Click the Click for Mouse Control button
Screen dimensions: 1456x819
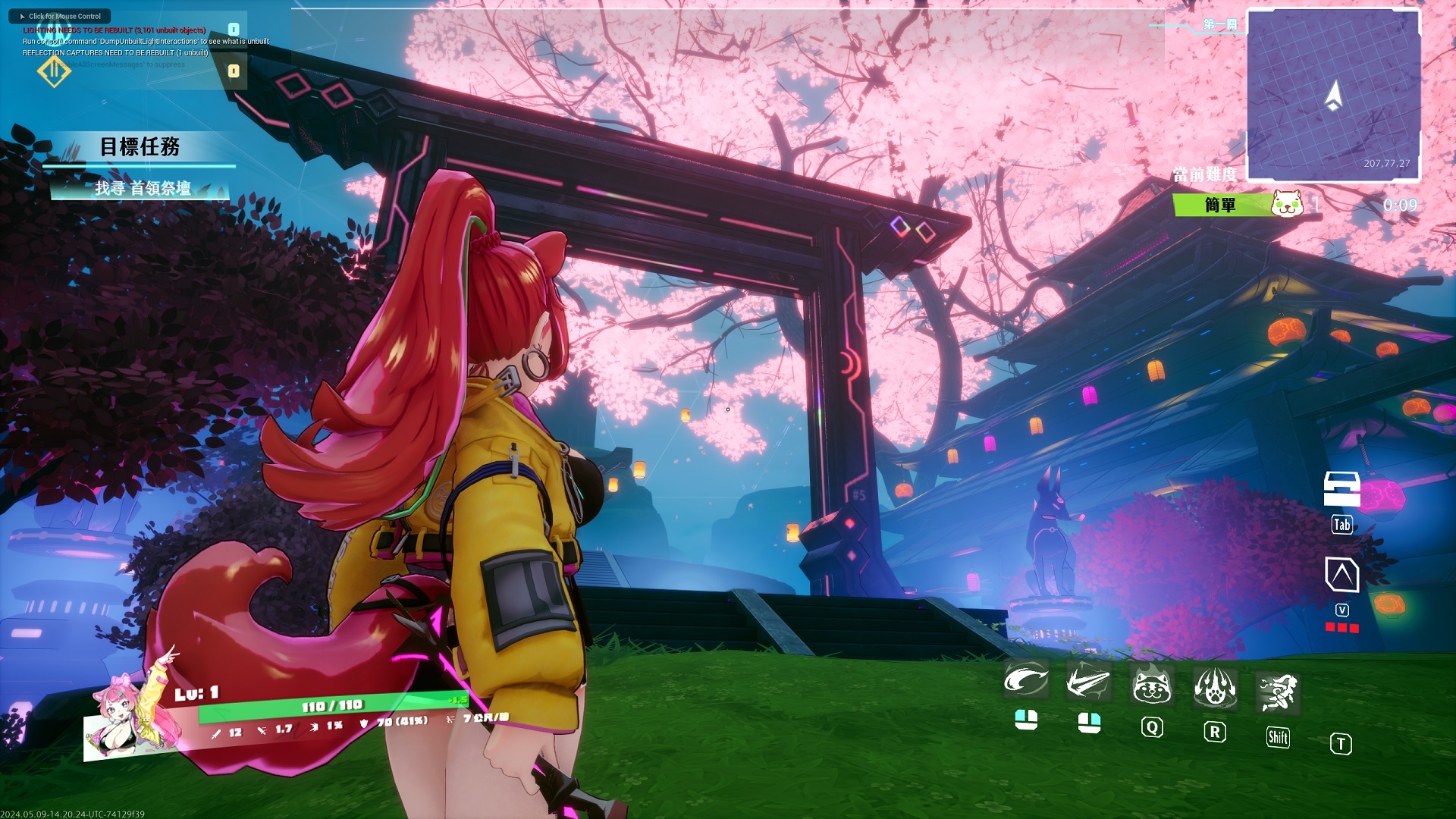click(x=59, y=15)
